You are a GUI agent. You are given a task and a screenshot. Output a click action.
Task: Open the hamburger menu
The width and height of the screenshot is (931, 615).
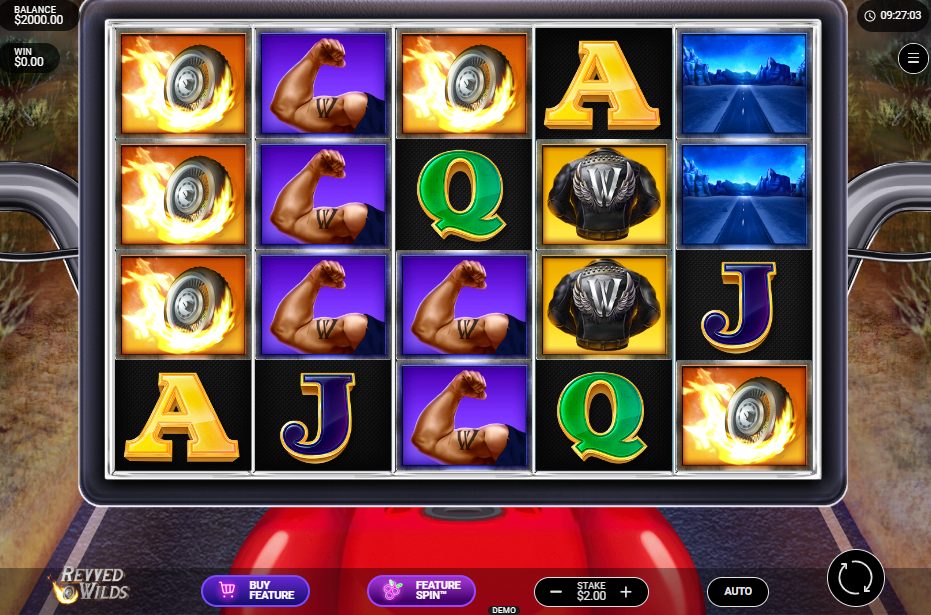[x=913, y=59]
